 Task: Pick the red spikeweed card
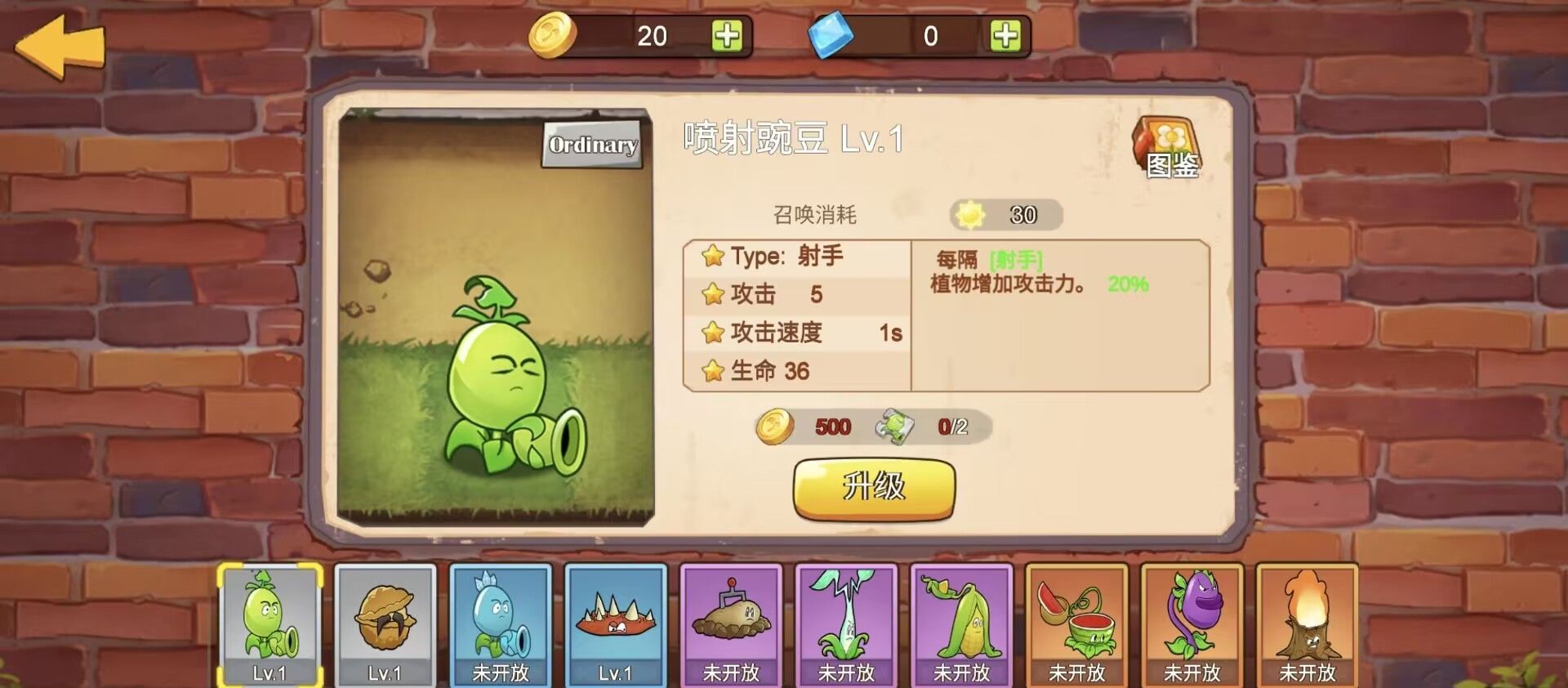pyautogui.click(x=616, y=625)
